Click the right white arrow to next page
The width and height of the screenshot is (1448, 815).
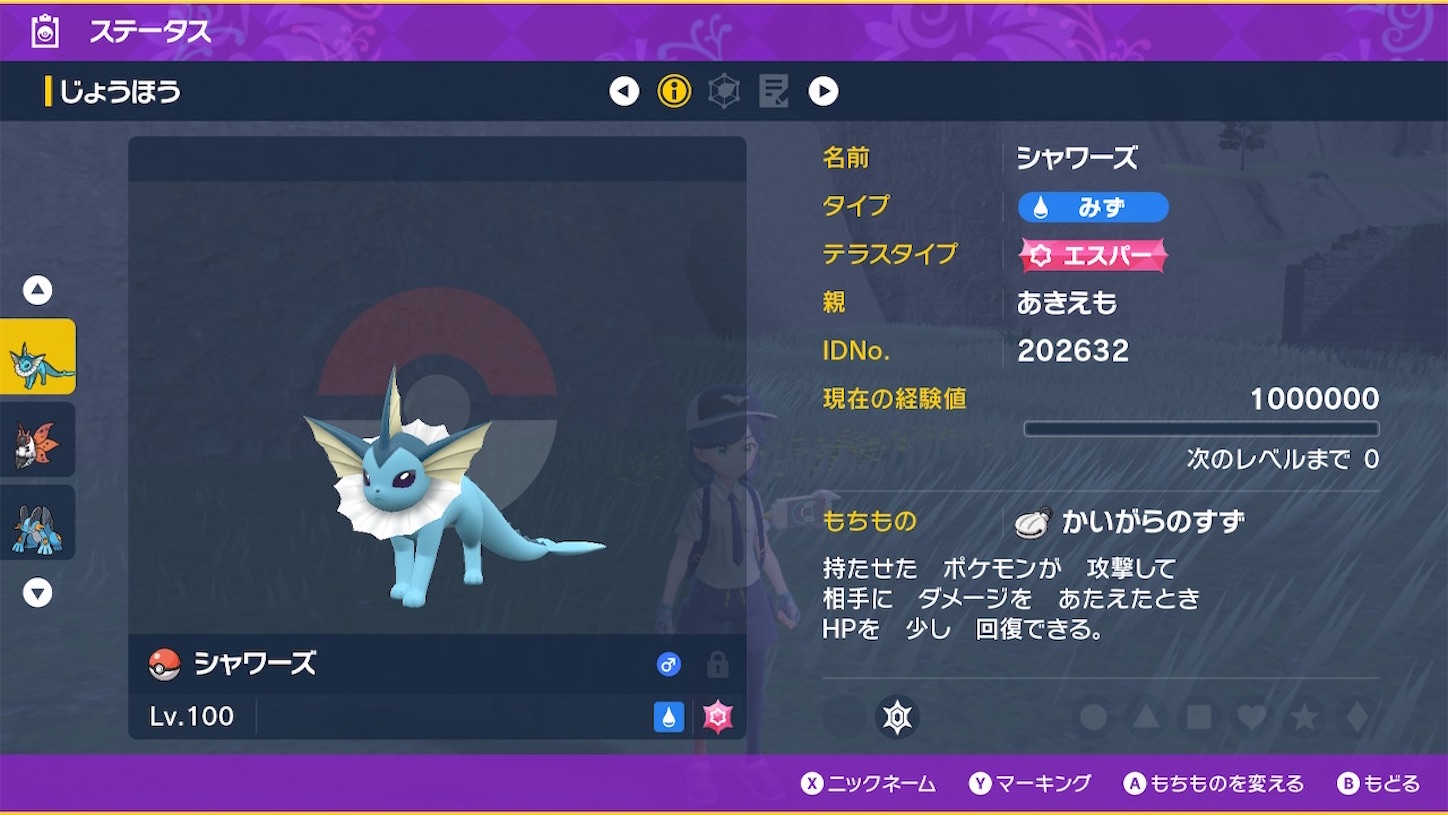tap(823, 91)
